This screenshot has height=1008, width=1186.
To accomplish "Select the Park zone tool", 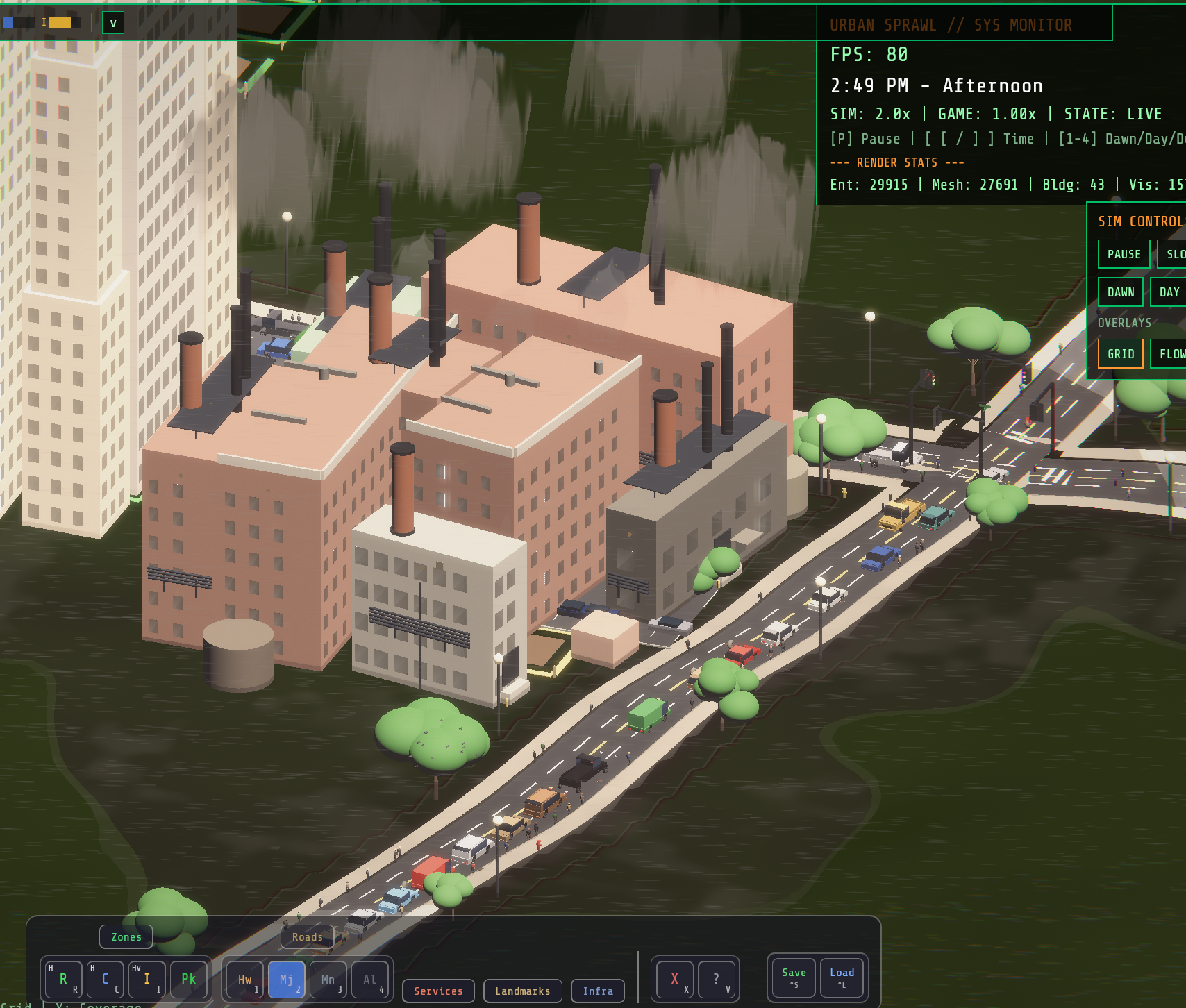I will (x=187, y=979).
